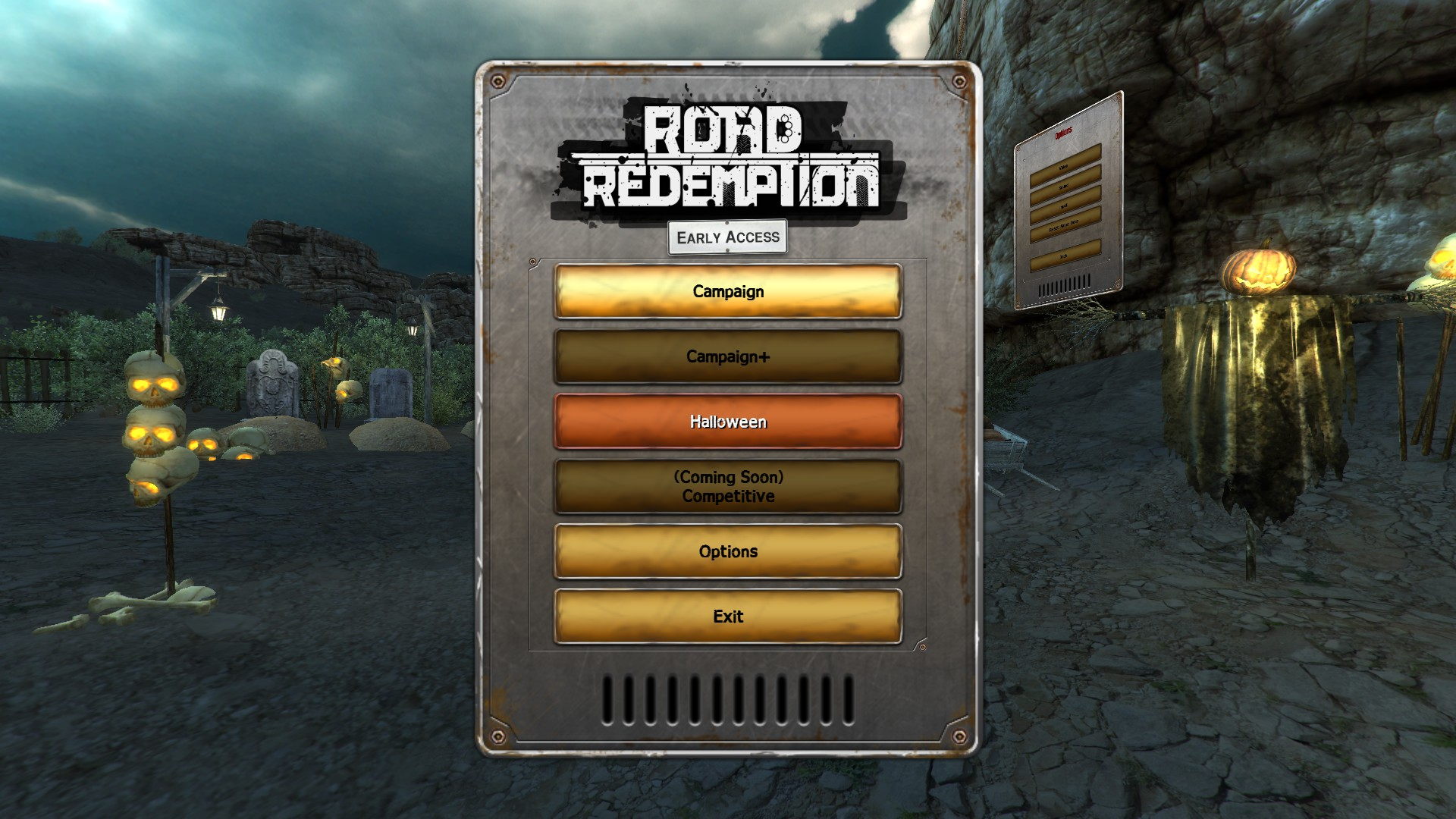Start the Campaign mode

pyautogui.click(x=728, y=292)
